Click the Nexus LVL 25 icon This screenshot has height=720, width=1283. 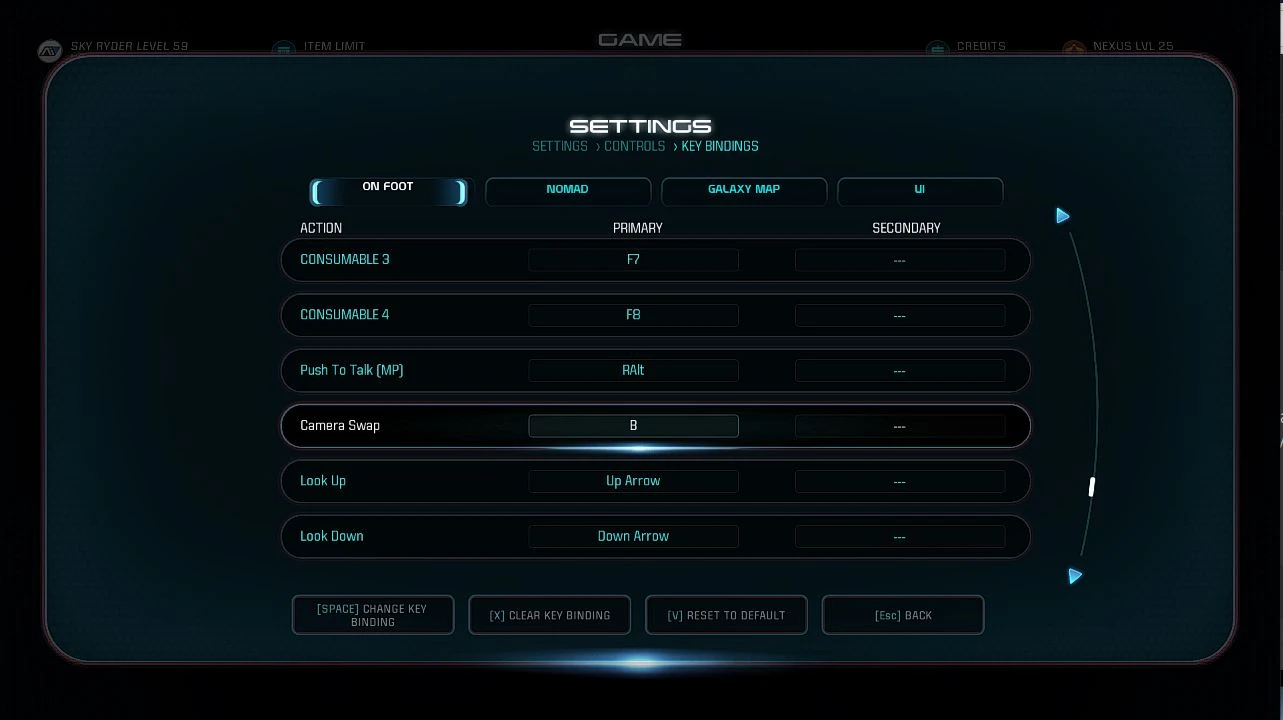click(1074, 48)
